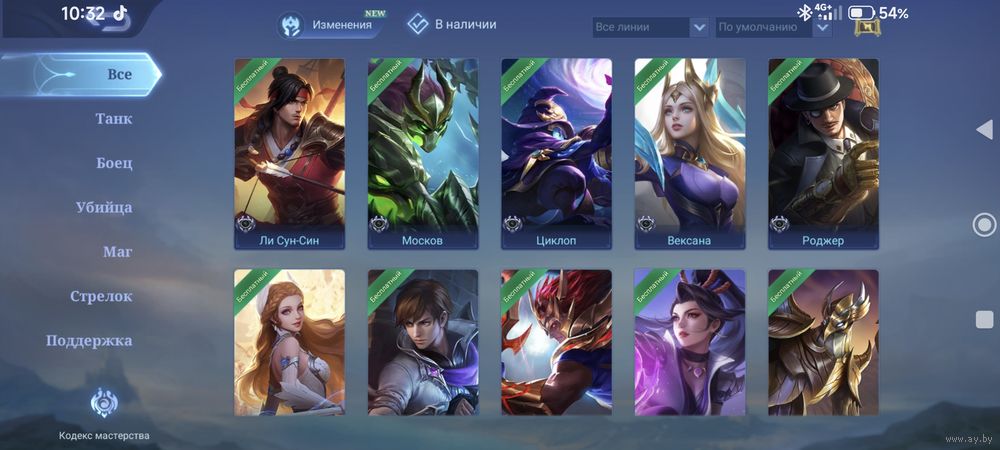This screenshot has height=450, width=1000.
Task: Choose the Убийца category
Action: tap(104, 208)
